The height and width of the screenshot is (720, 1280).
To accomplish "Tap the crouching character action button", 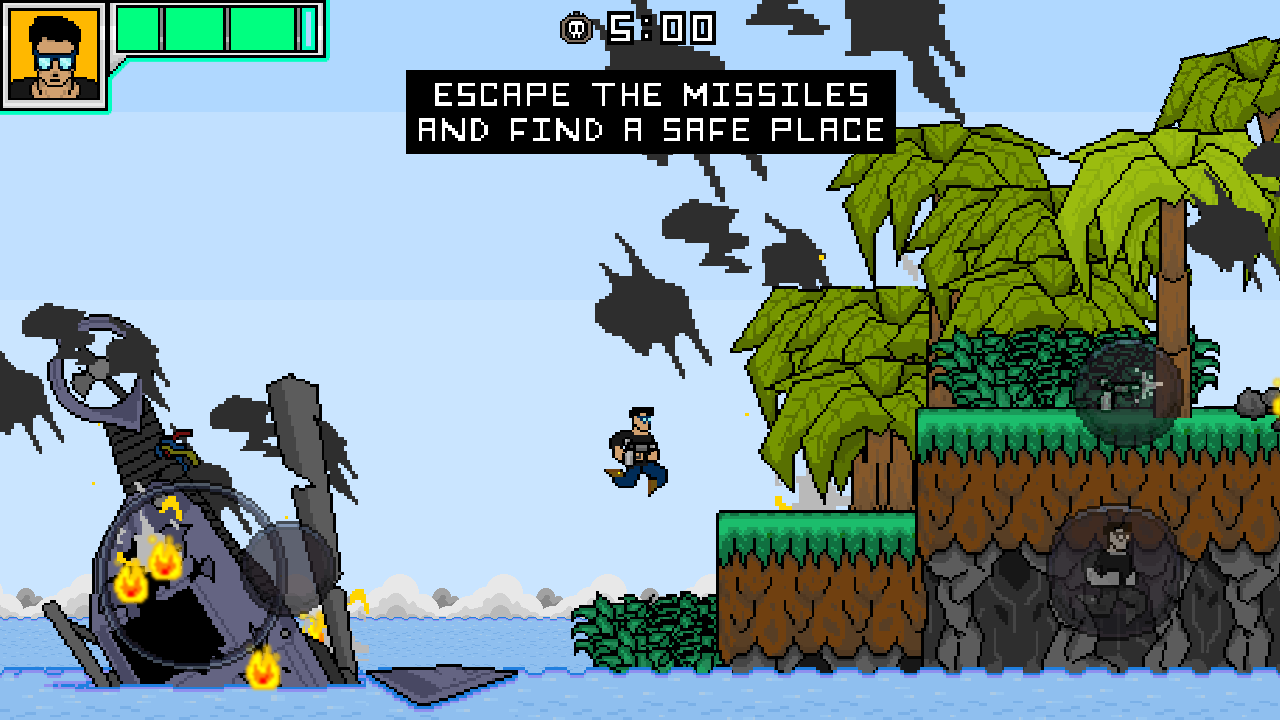I will pyautogui.click(x=1114, y=571).
